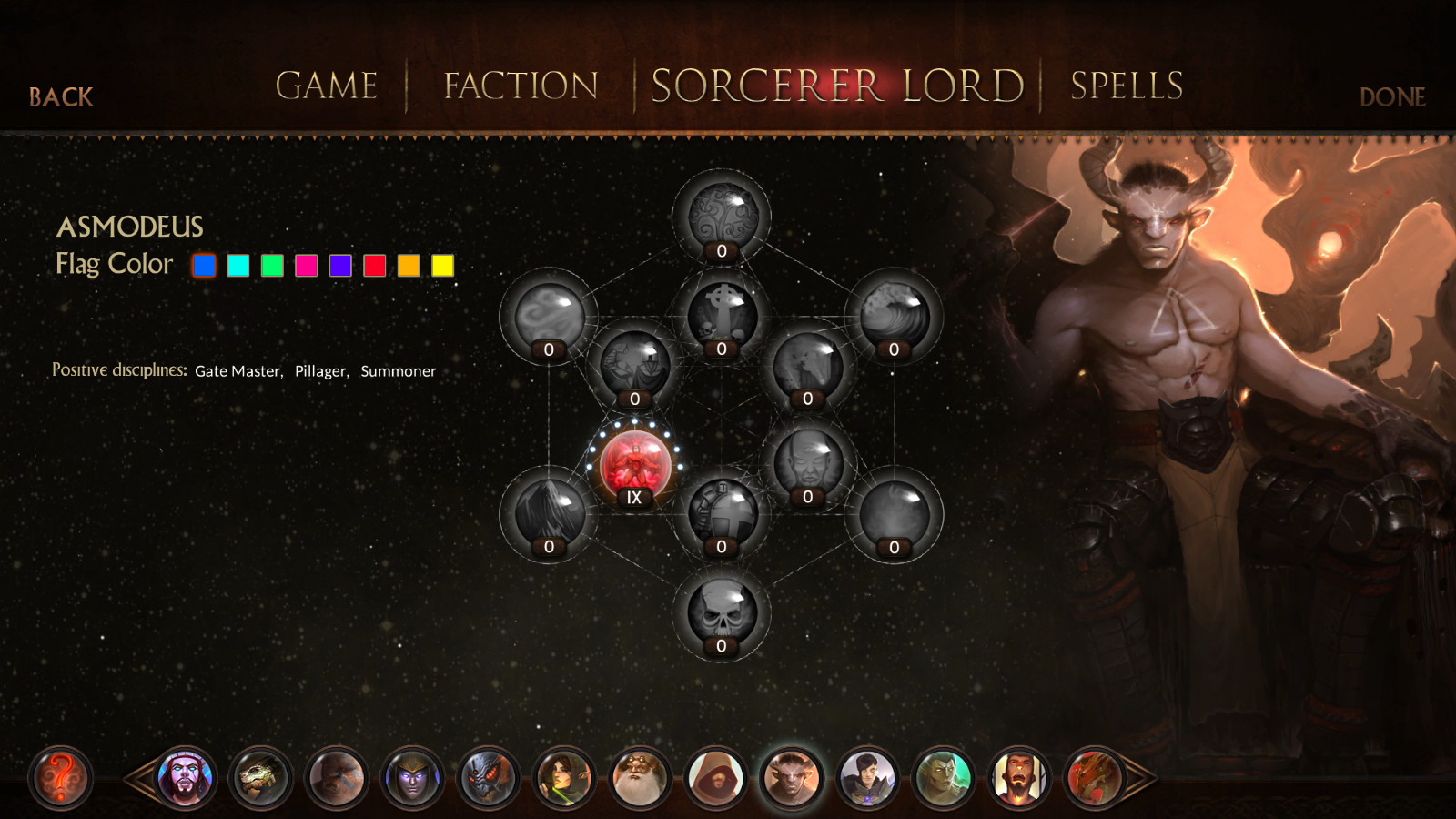The height and width of the screenshot is (819, 1456).
Task: Switch to the Spells tab
Action: [1126, 86]
